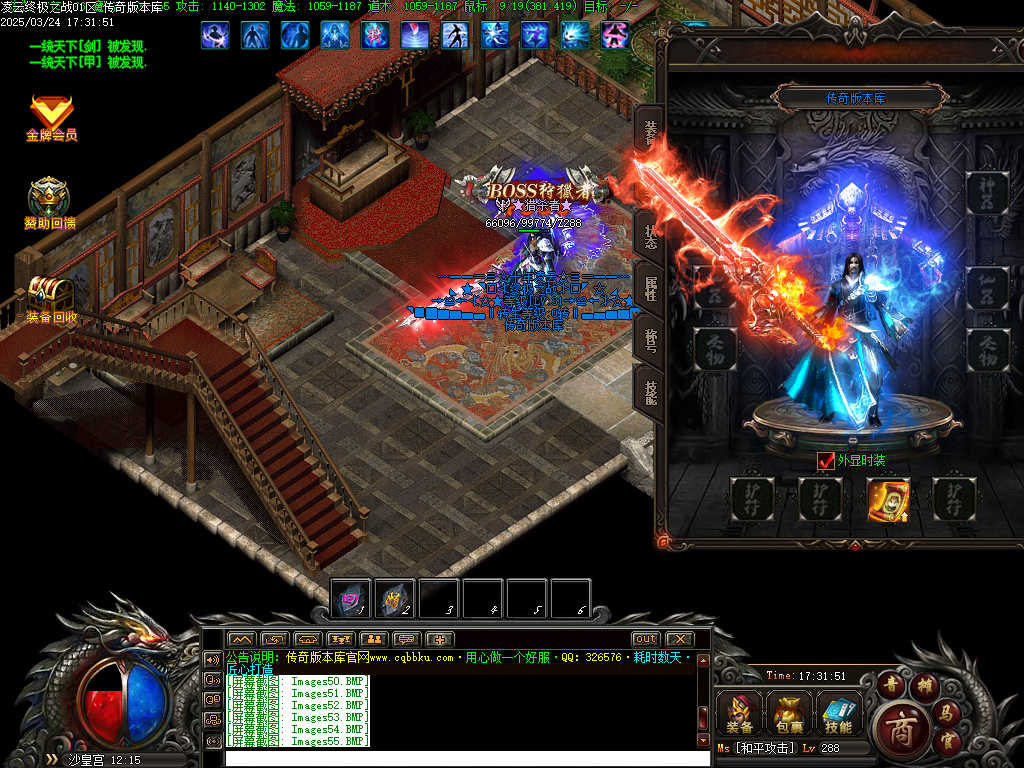Toggle the 外显时装 fashion display checkbox
1024x768 pixels.
826,461
